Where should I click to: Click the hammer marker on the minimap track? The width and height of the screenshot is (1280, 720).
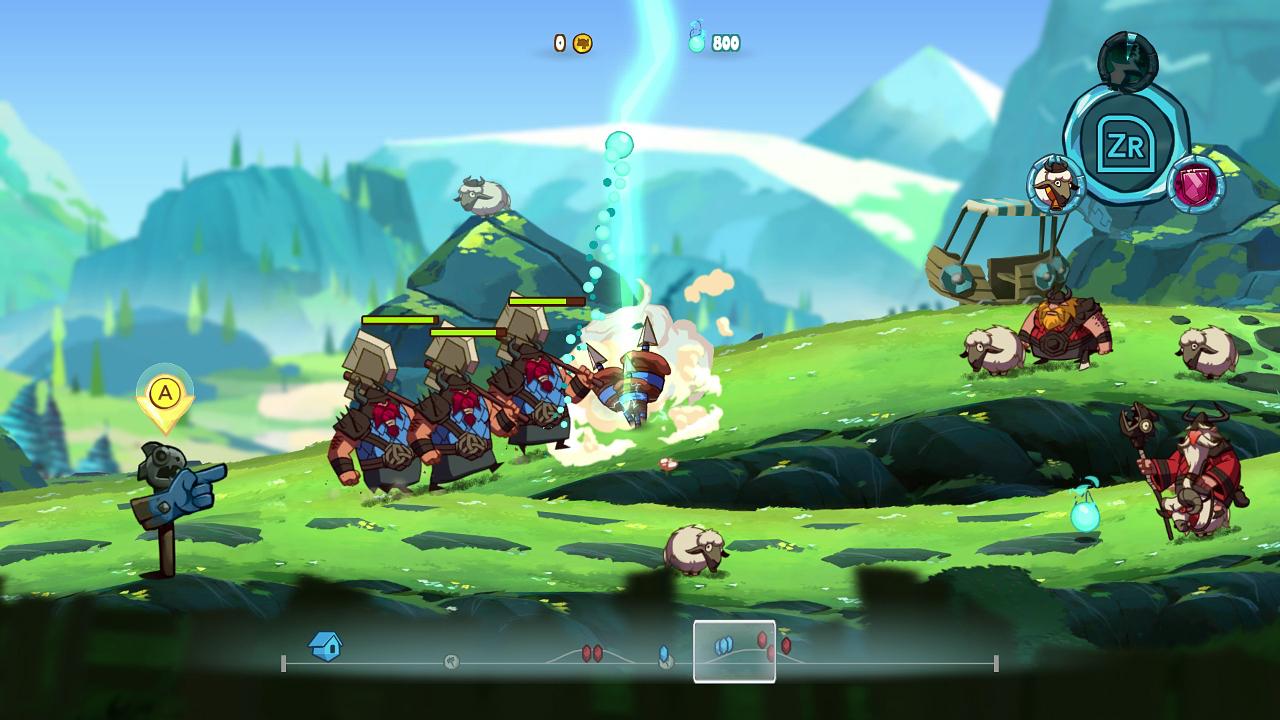(450, 660)
